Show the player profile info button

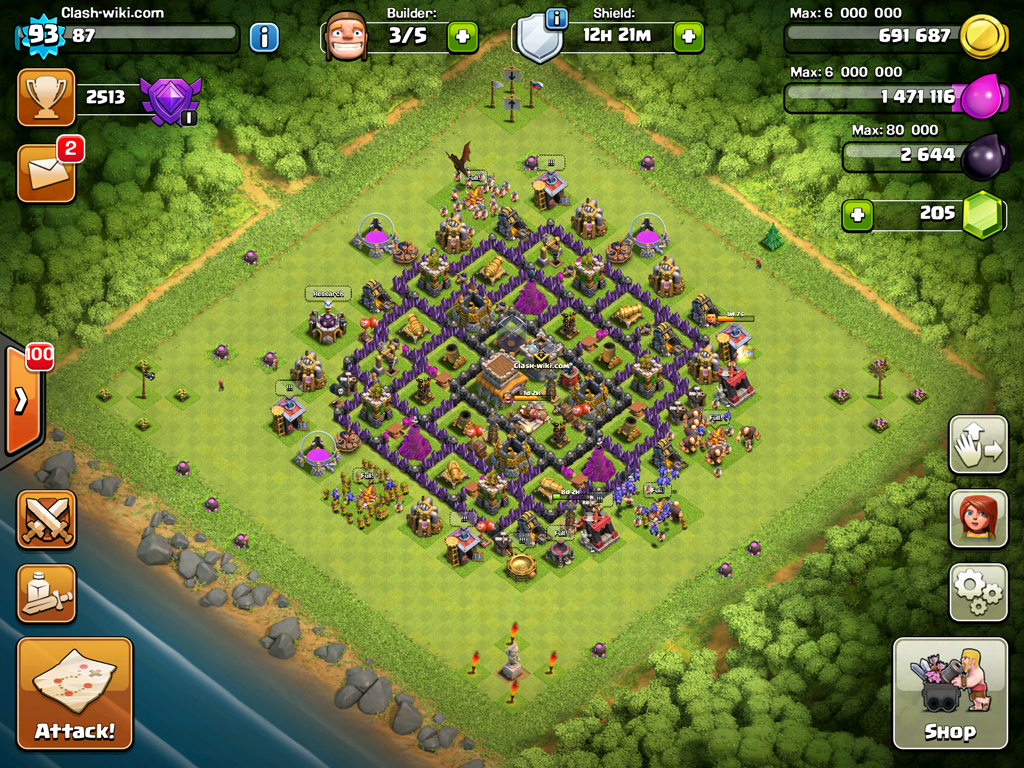(264, 38)
